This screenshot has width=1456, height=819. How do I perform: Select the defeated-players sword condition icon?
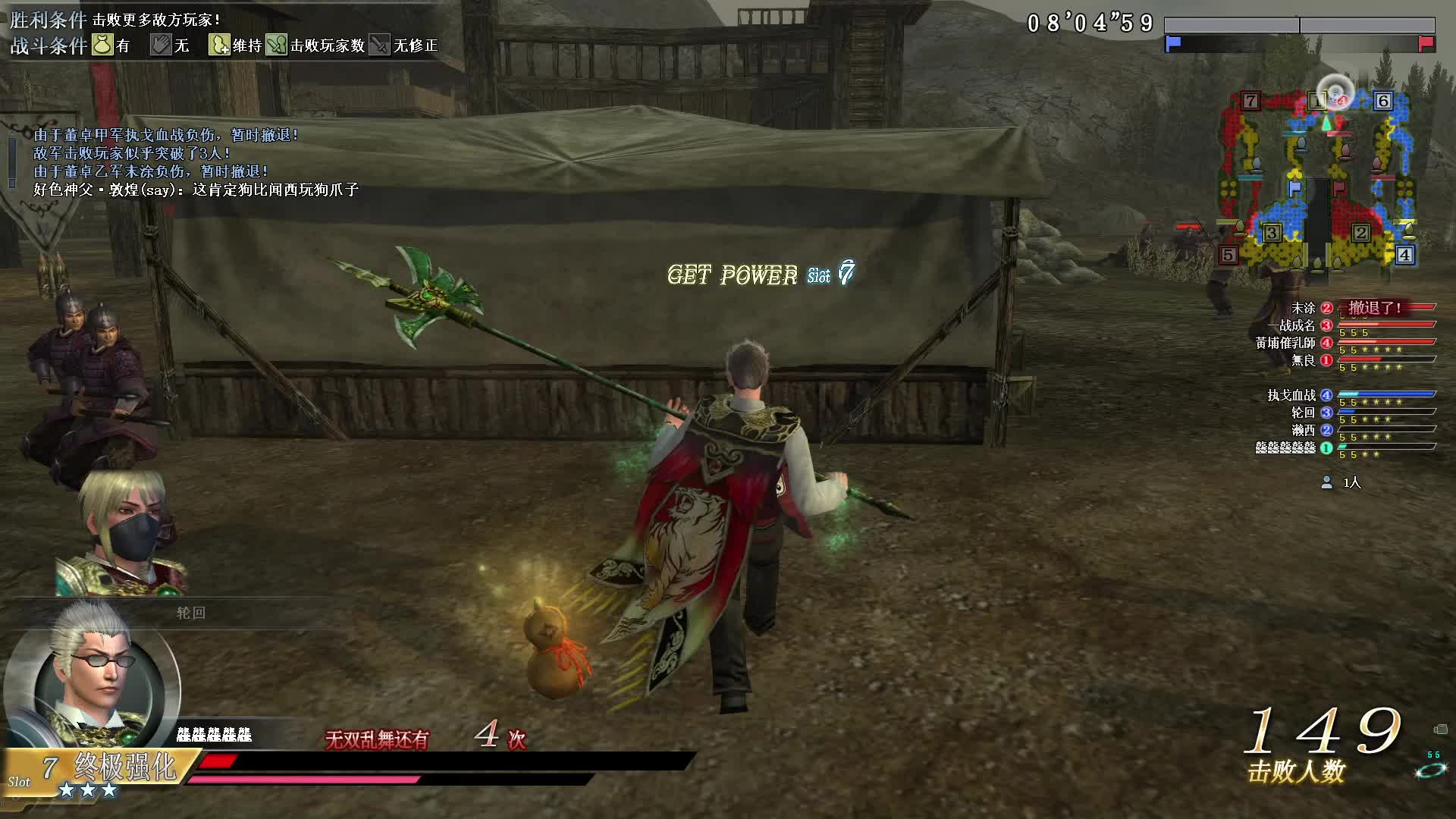[277, 45]
